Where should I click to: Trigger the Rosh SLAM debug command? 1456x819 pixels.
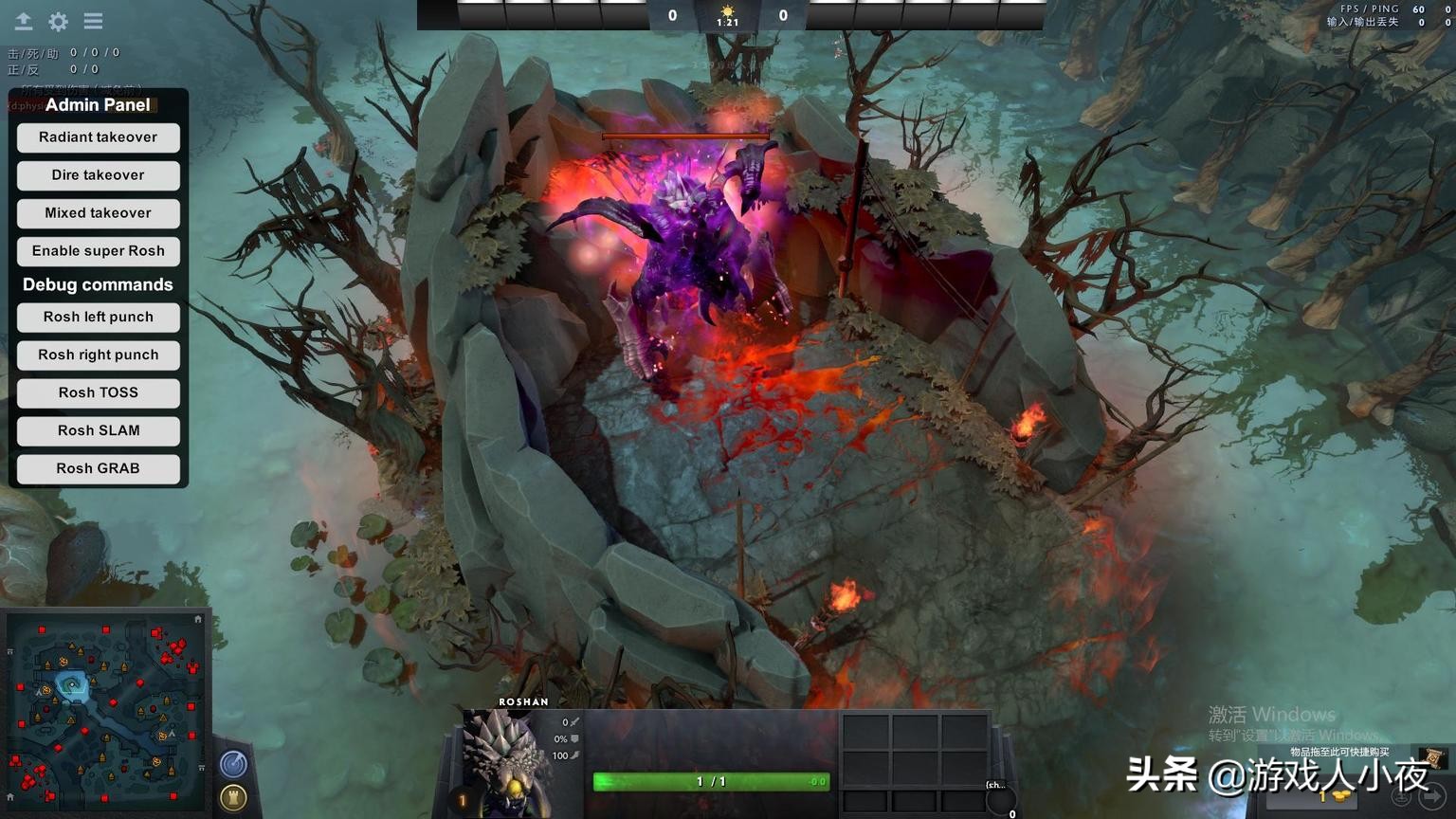[98, 430]
